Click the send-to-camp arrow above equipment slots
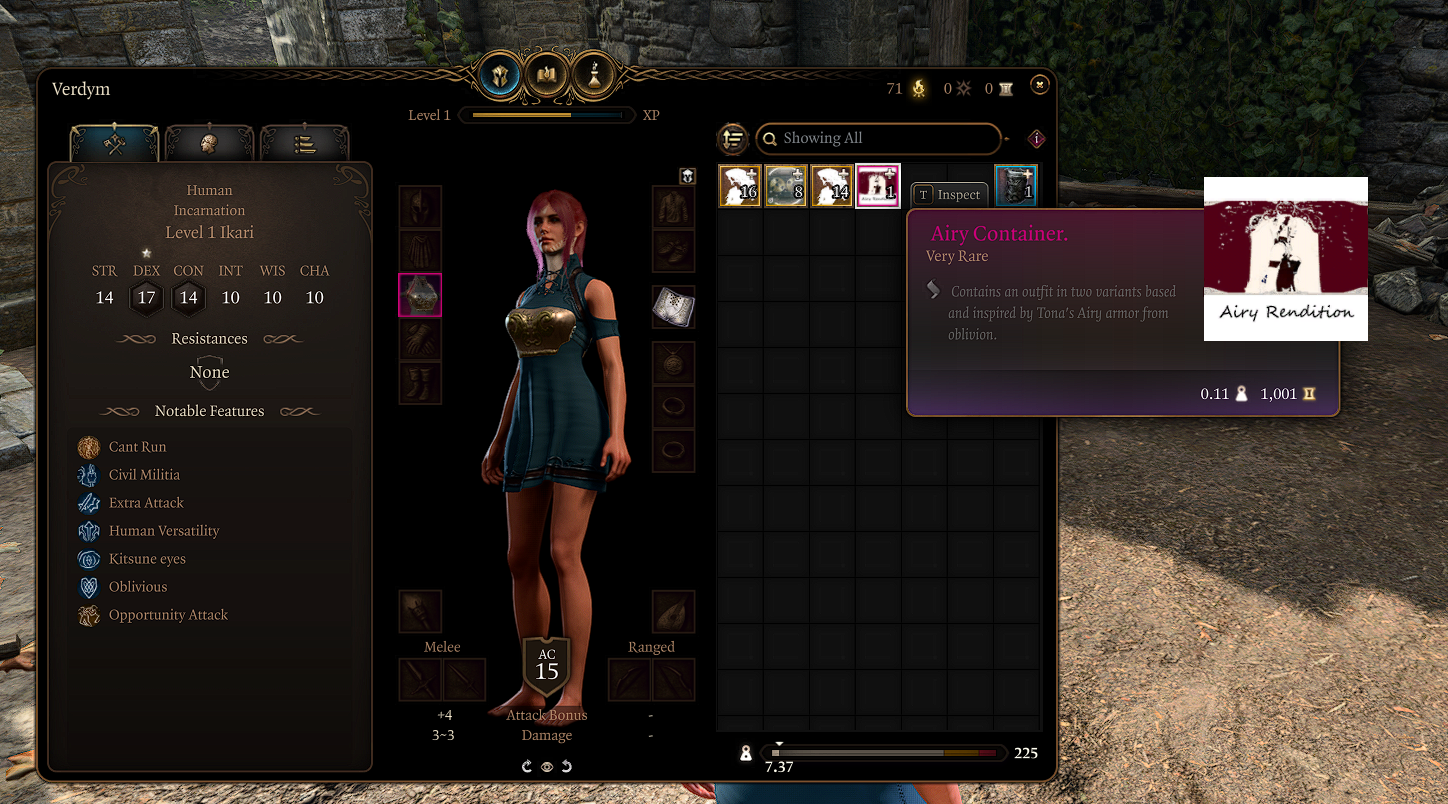Viewport: 1448px width, 804px height. 687,176
